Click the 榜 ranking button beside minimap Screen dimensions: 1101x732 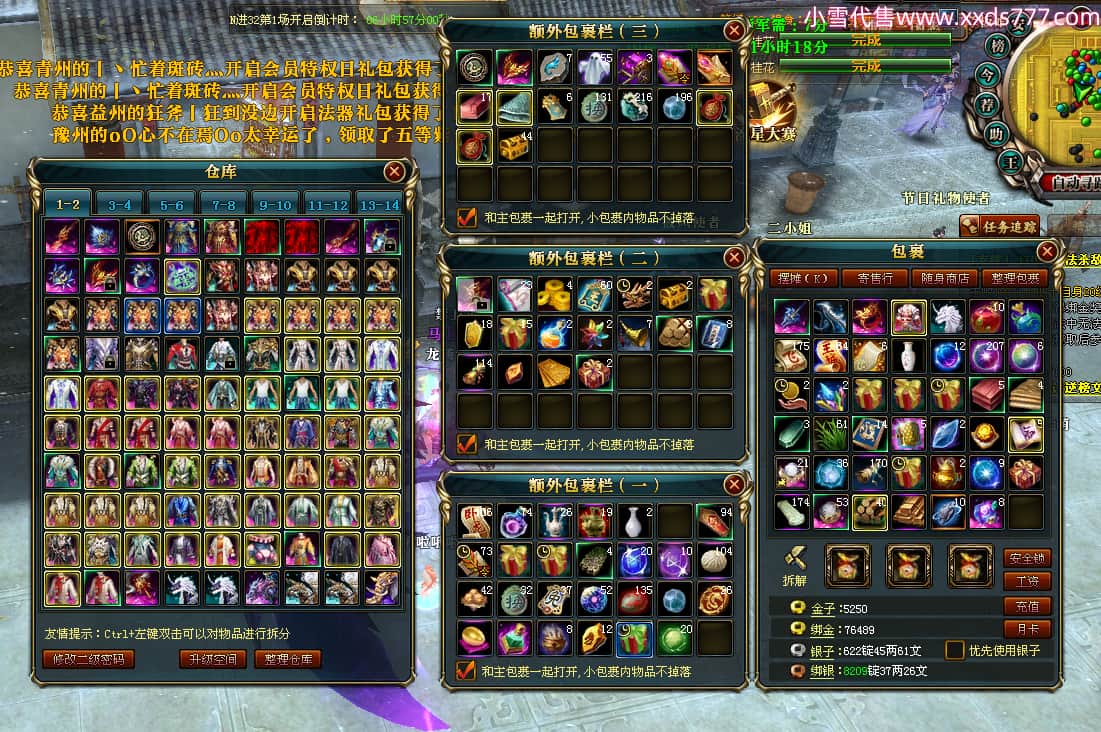(x=996, y=45)
